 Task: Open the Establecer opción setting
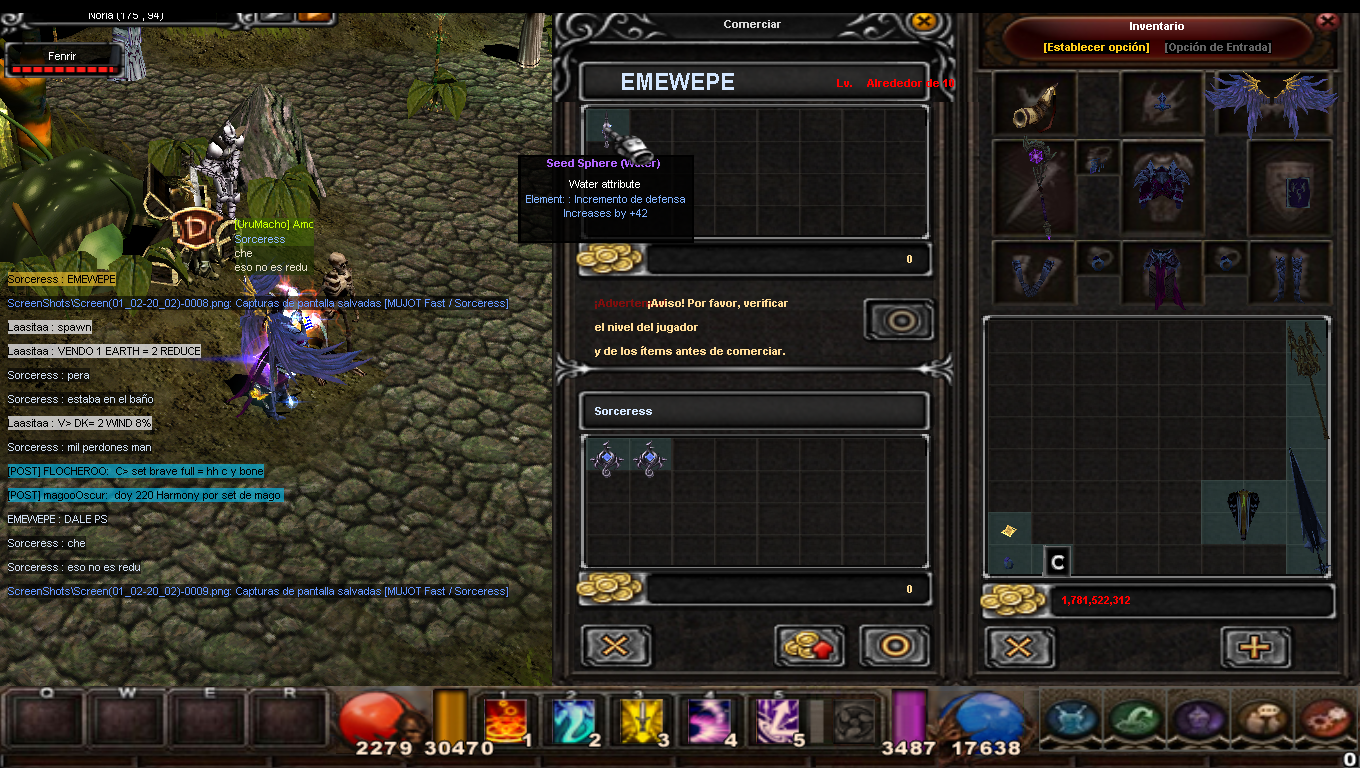(1096, 47)
